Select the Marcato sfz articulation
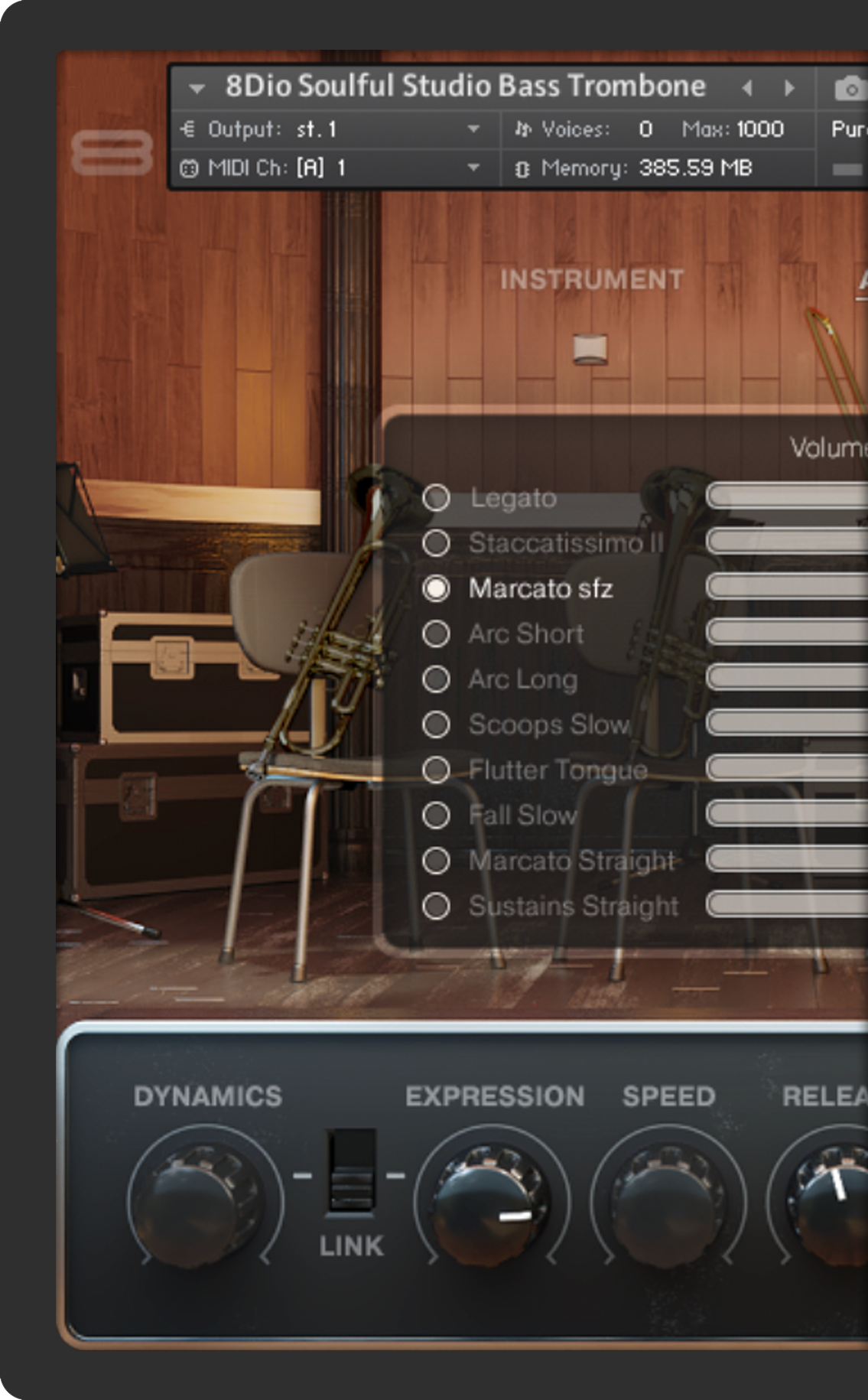 pyautogui.click(x=436, y=588)
